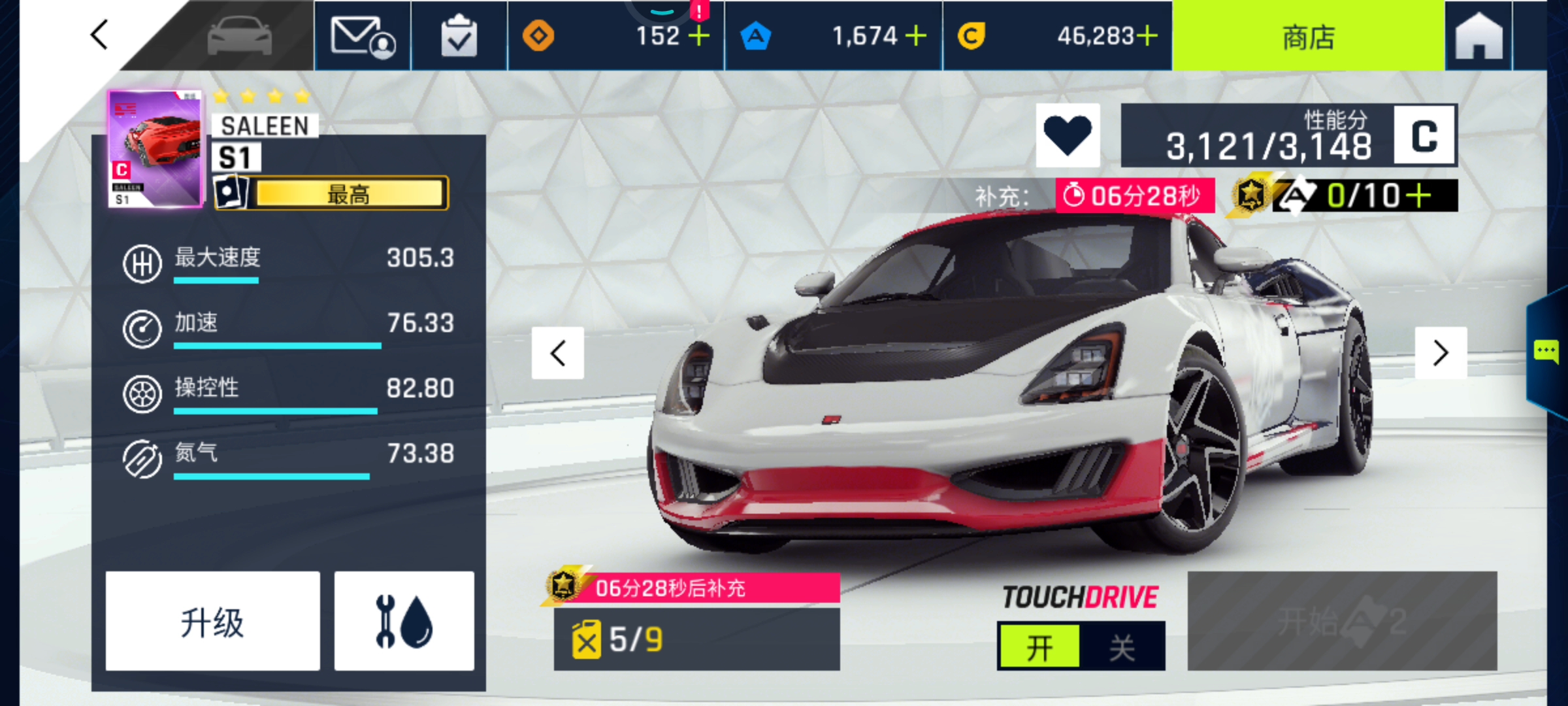Open the daily tasks clipboard
The image size is (1568, 706).
(x=459, y=37)
